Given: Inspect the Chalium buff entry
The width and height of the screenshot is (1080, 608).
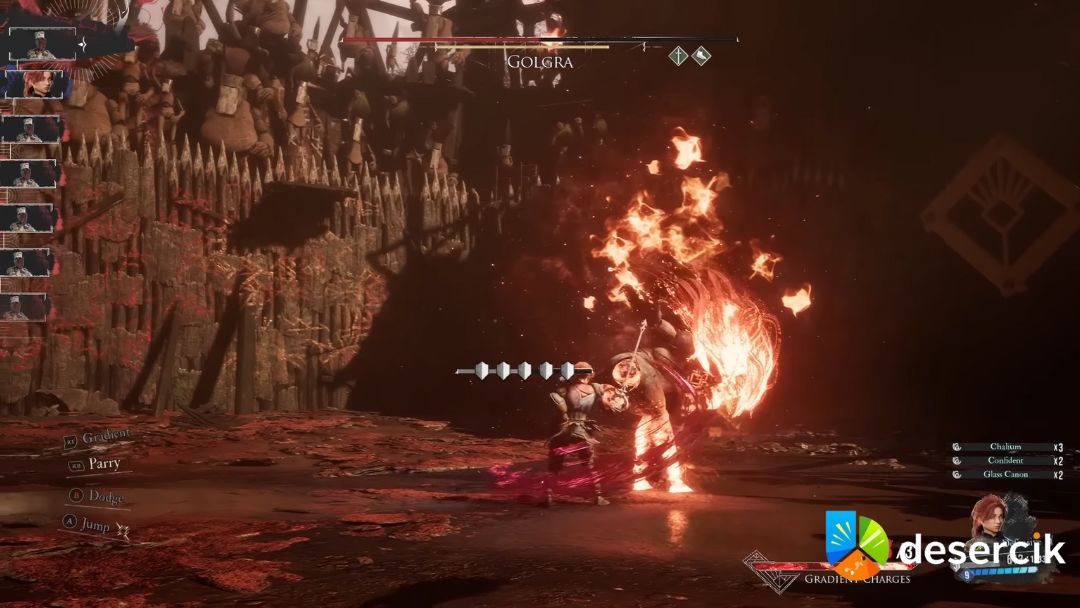Looking at the screenshot, I should click(x=1006, y=447).
